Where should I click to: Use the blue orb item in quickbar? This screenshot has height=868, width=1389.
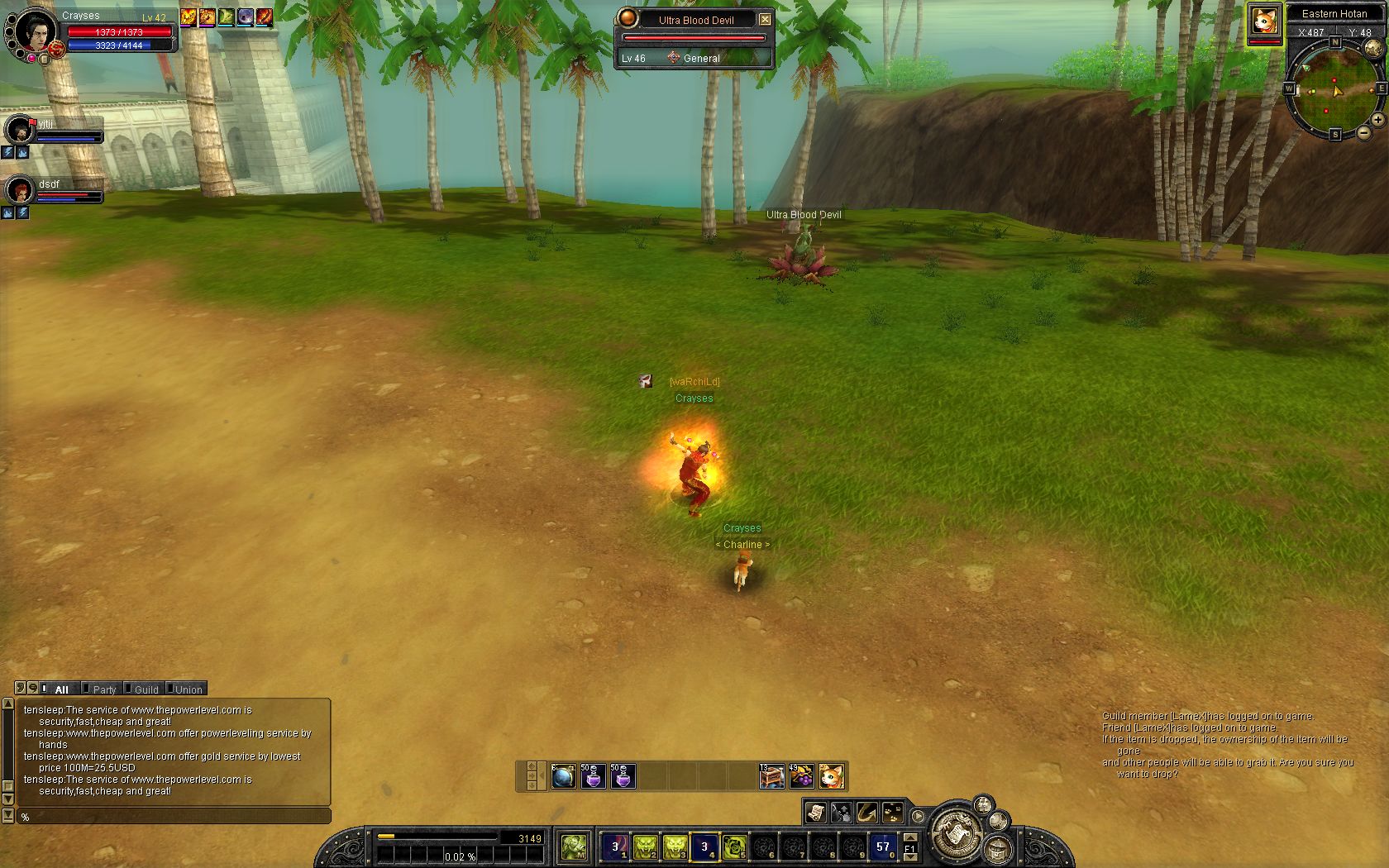564,777
